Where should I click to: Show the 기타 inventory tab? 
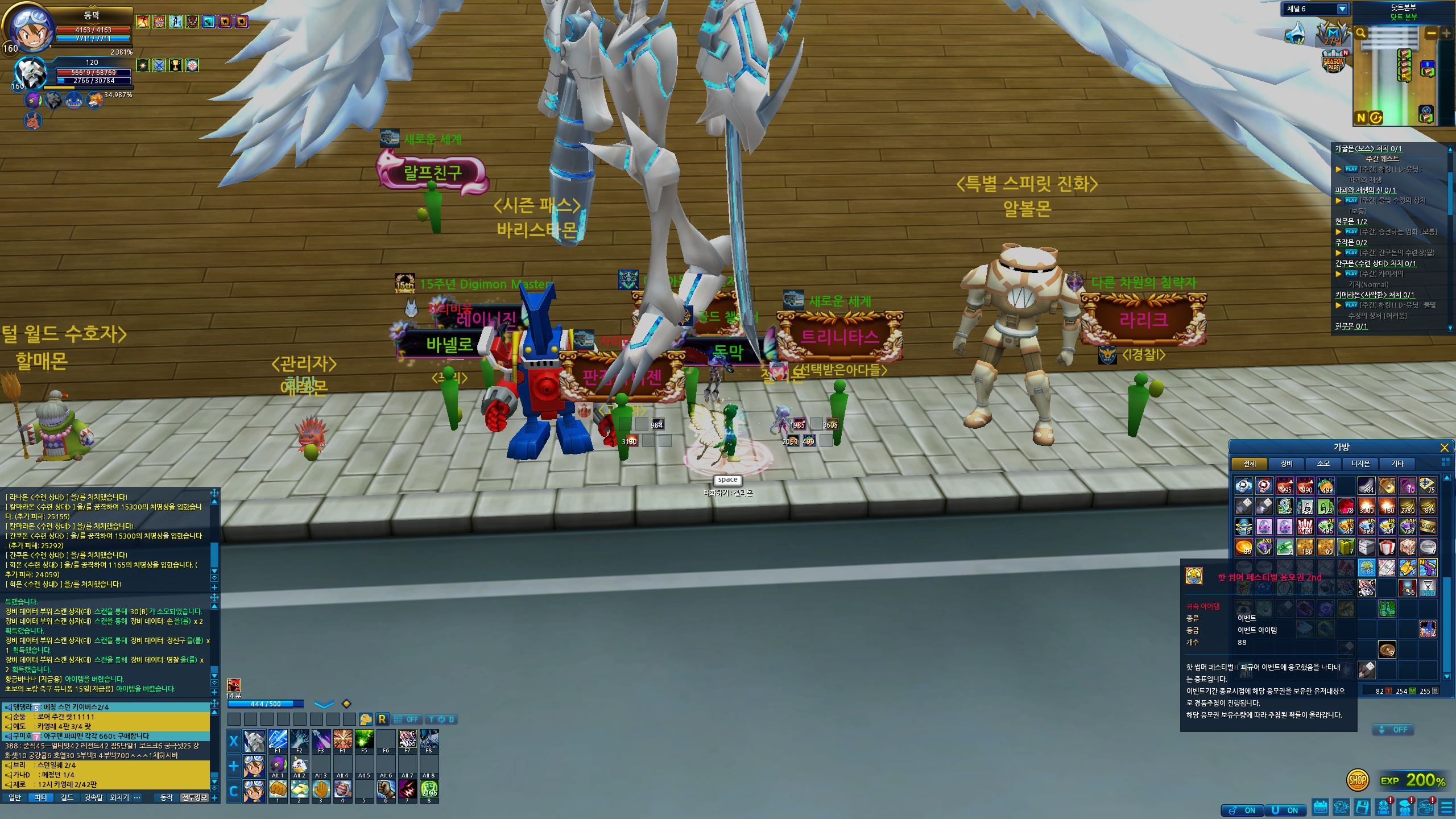pos(1397,464)
